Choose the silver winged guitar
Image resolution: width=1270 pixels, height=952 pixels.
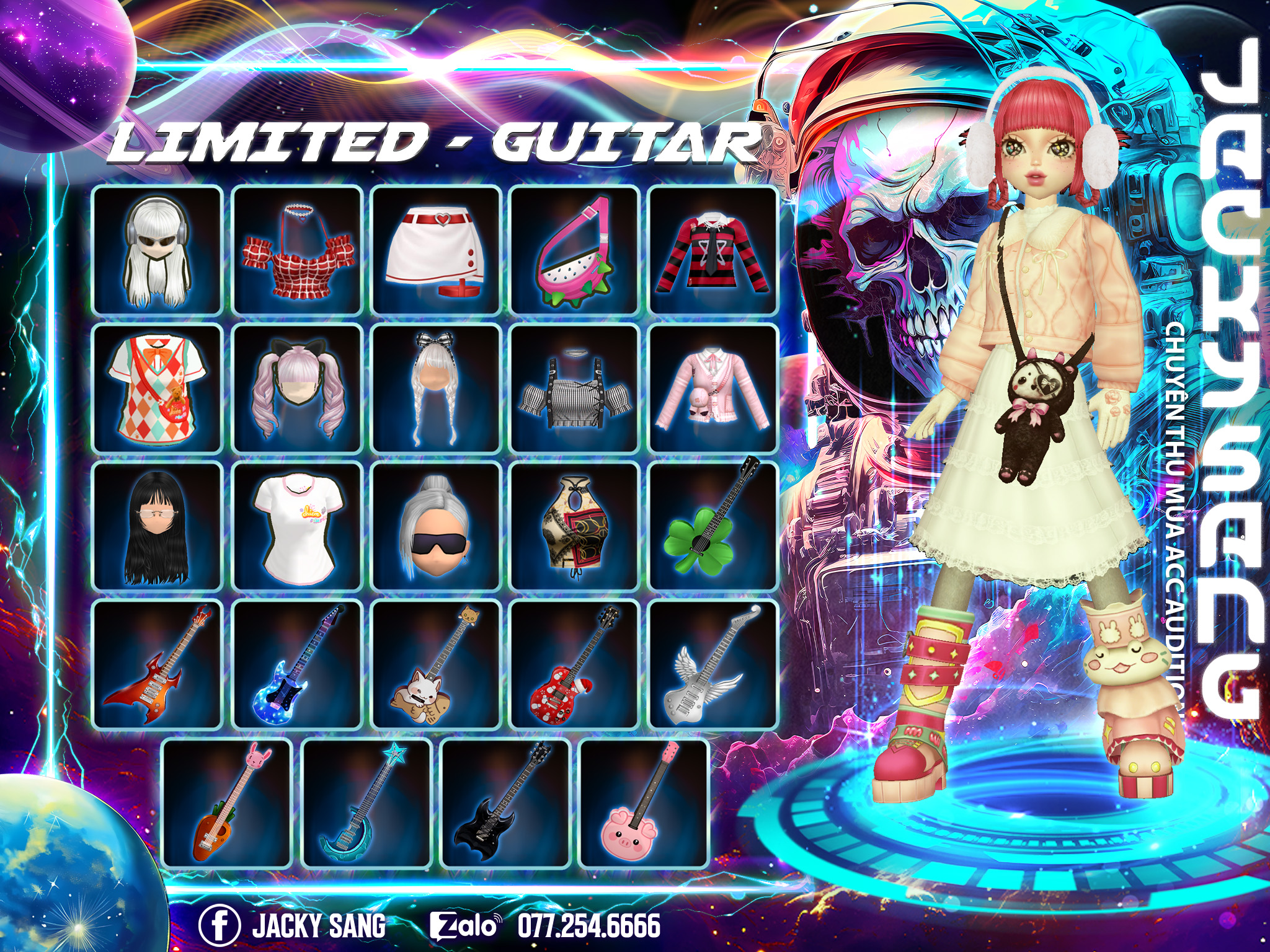click(713, 665)
